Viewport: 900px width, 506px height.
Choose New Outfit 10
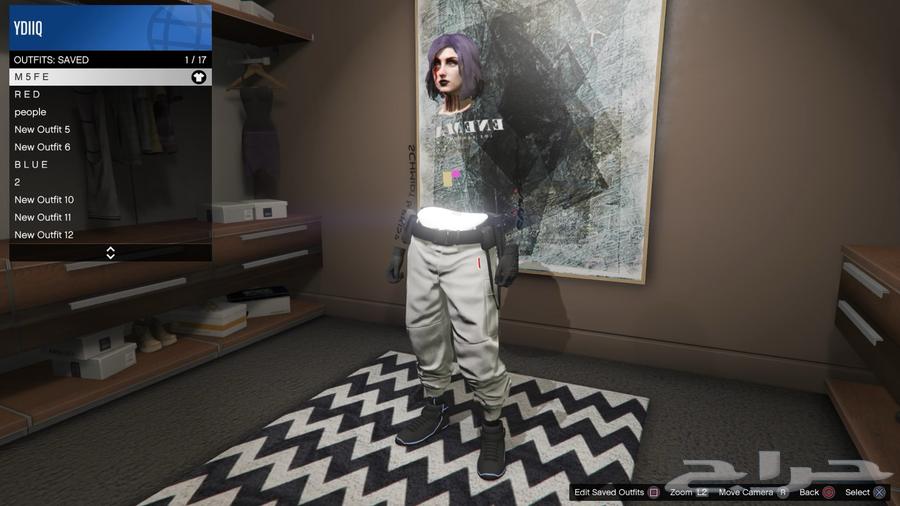[110, 199]
